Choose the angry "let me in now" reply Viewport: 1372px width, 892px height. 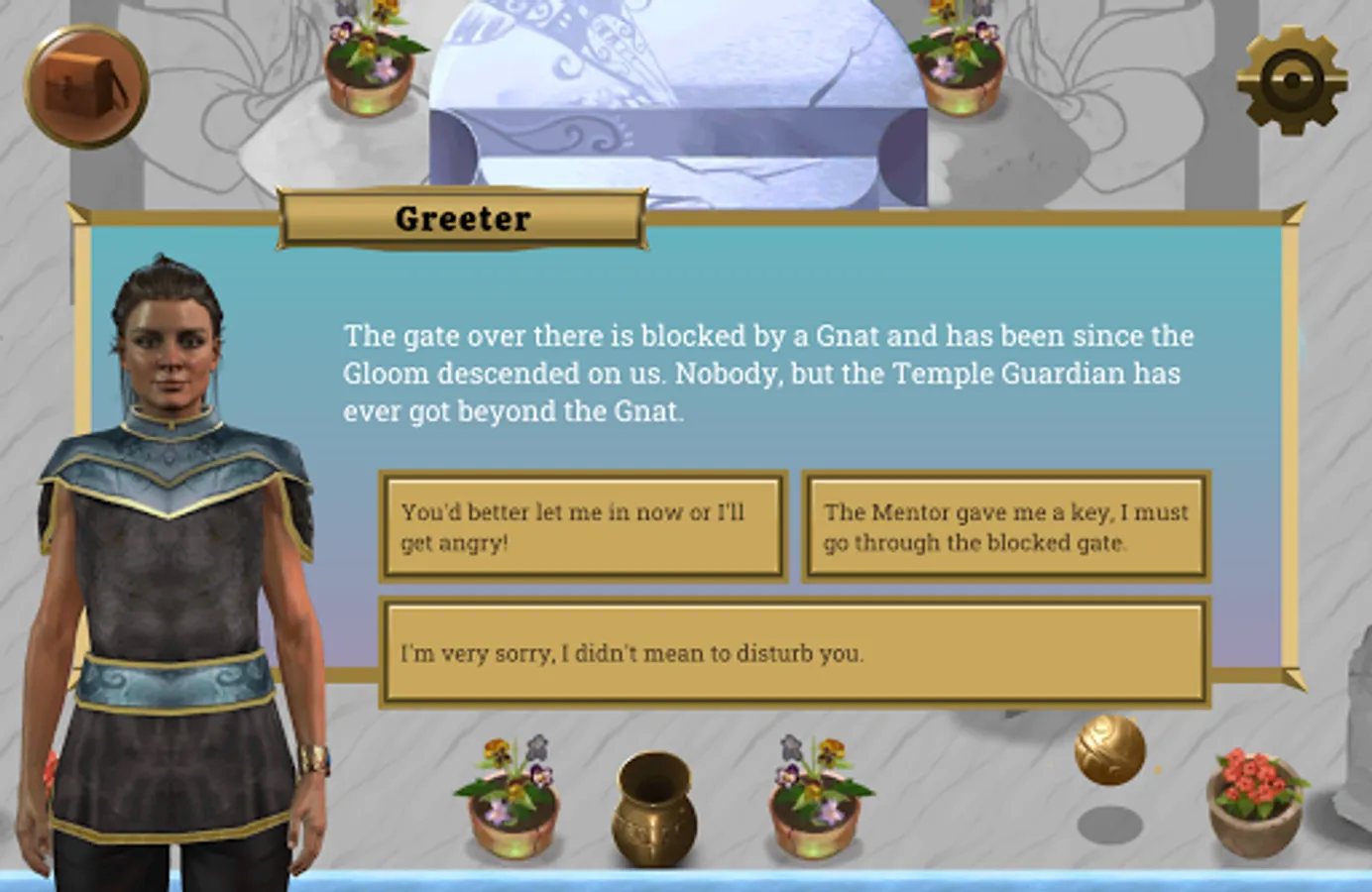coord(583,526)
